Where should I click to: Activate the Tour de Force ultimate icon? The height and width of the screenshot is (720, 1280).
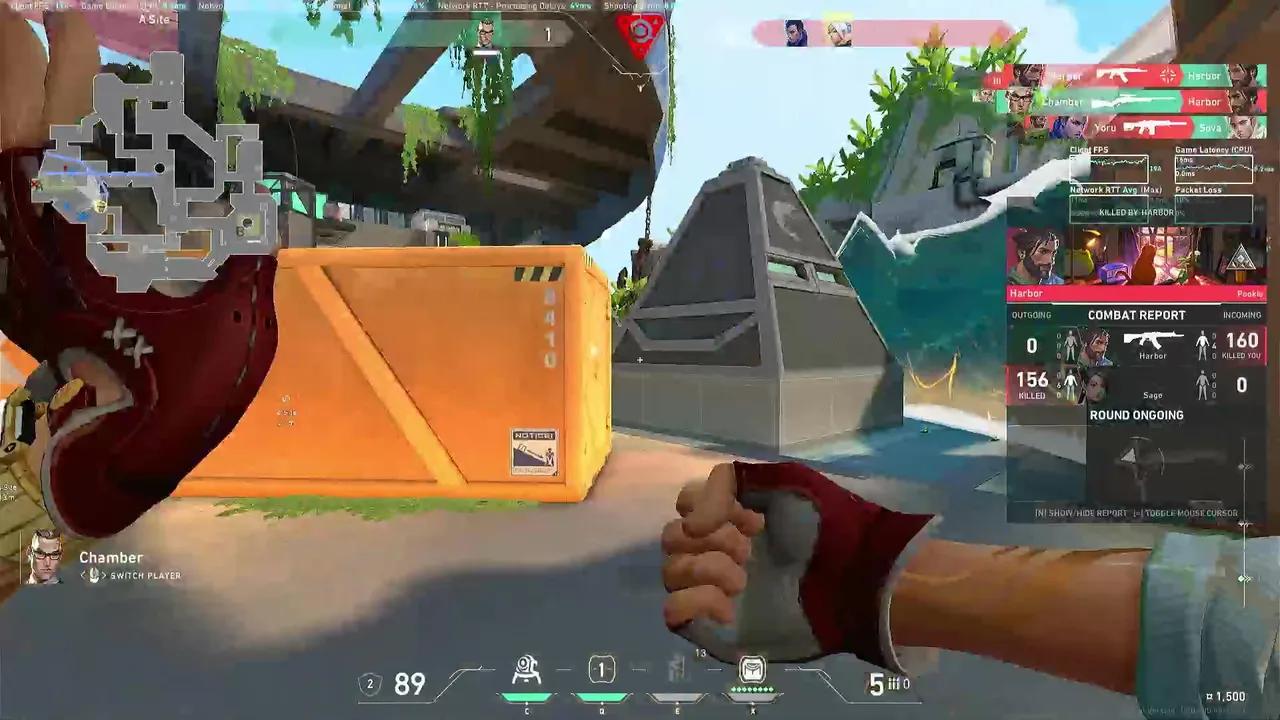[x=753, y=670]
